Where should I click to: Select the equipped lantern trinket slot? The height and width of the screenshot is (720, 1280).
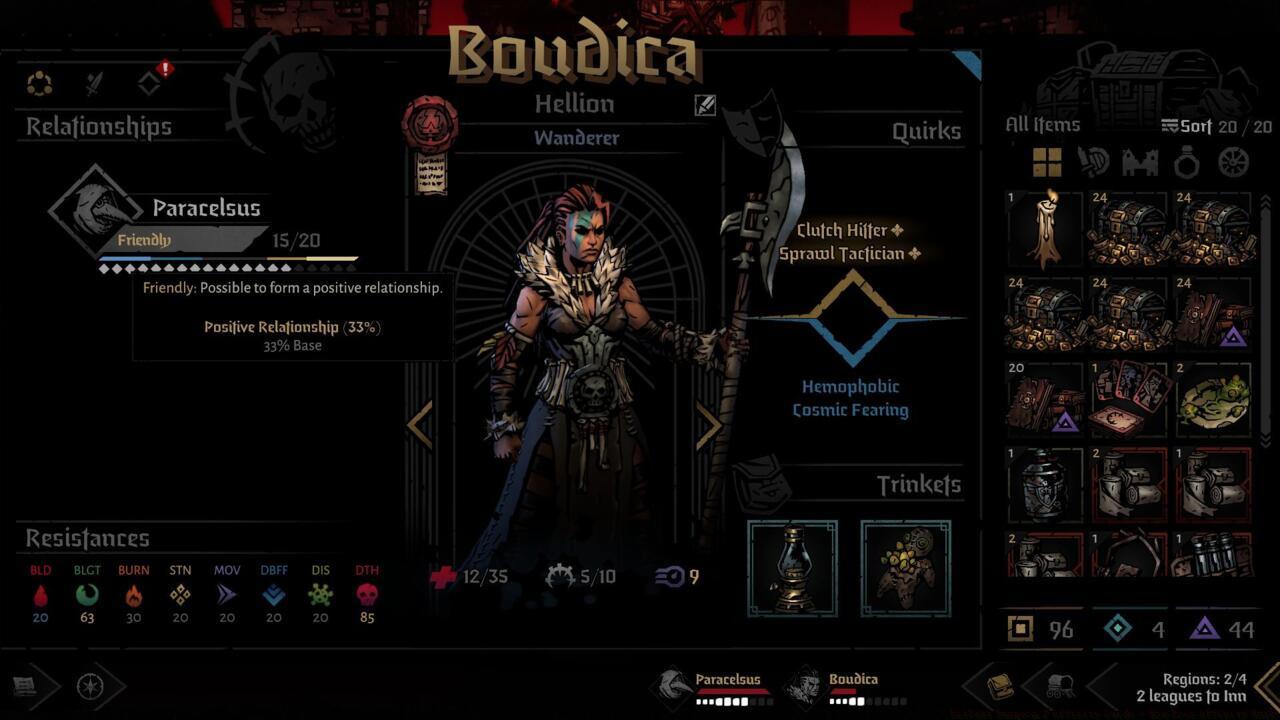pyautogui.click(x=793, y=568)
